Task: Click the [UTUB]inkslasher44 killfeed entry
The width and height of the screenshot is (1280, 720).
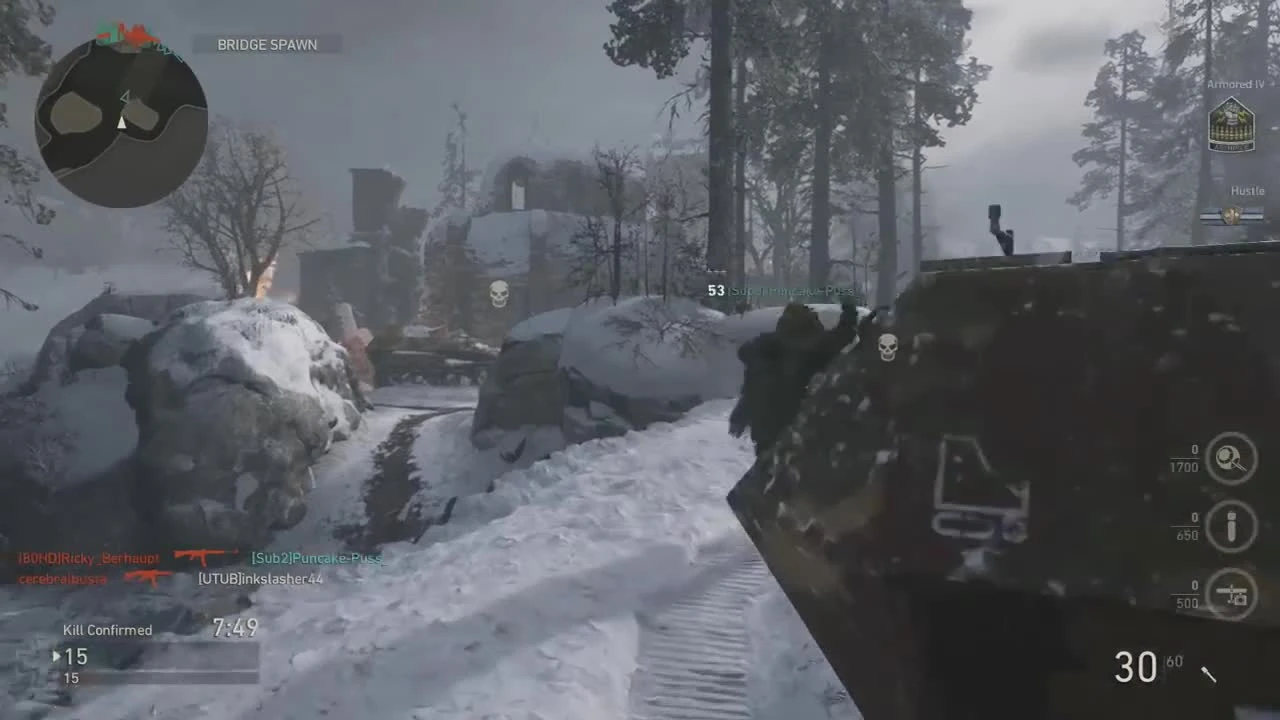Action: [x=259, y=578]
